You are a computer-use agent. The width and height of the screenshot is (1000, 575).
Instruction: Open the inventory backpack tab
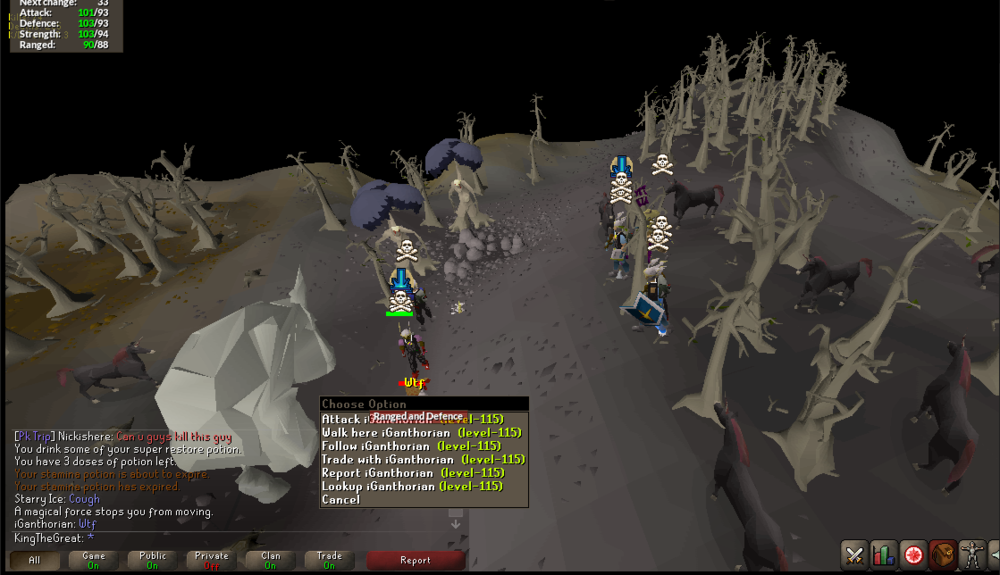pos(941,554)
